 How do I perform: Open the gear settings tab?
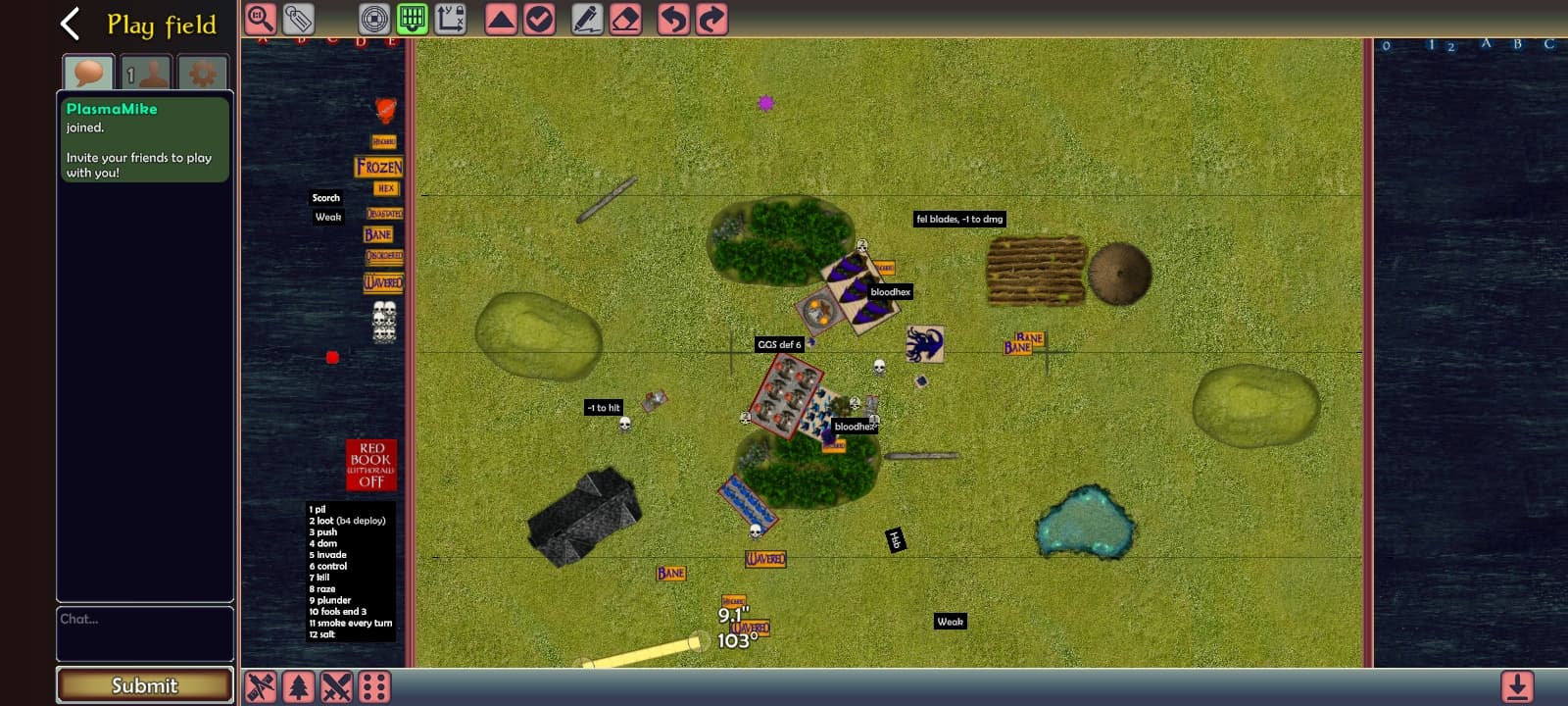coord(203,74)
